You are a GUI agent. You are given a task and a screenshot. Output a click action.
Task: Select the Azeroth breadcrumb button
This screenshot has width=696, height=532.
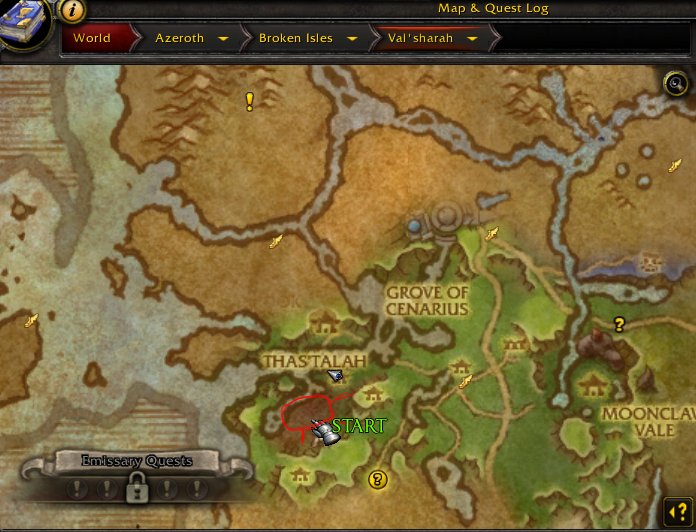coord(179,39)
